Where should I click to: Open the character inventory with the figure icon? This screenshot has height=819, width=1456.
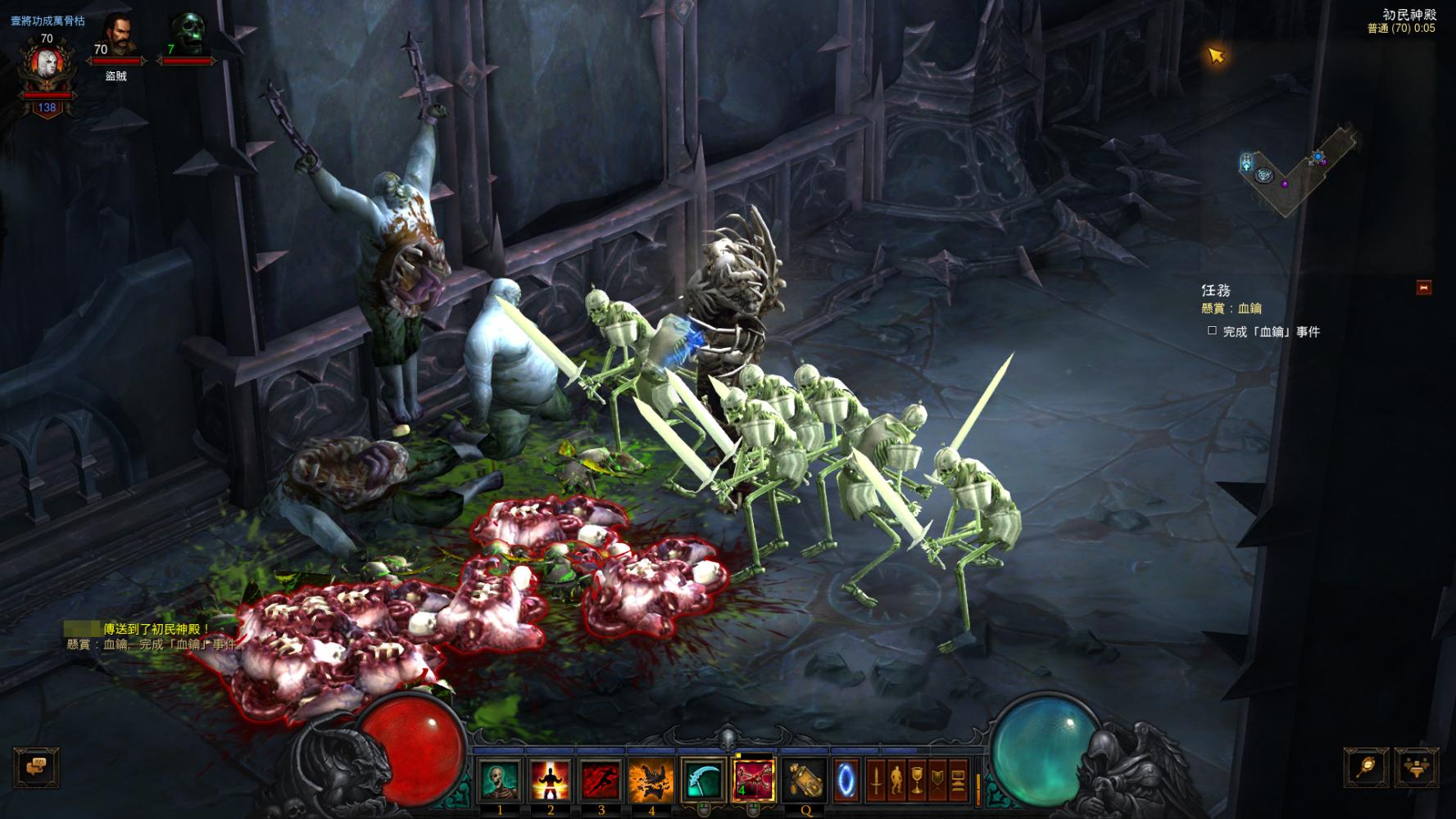click(x=896, y=781)
